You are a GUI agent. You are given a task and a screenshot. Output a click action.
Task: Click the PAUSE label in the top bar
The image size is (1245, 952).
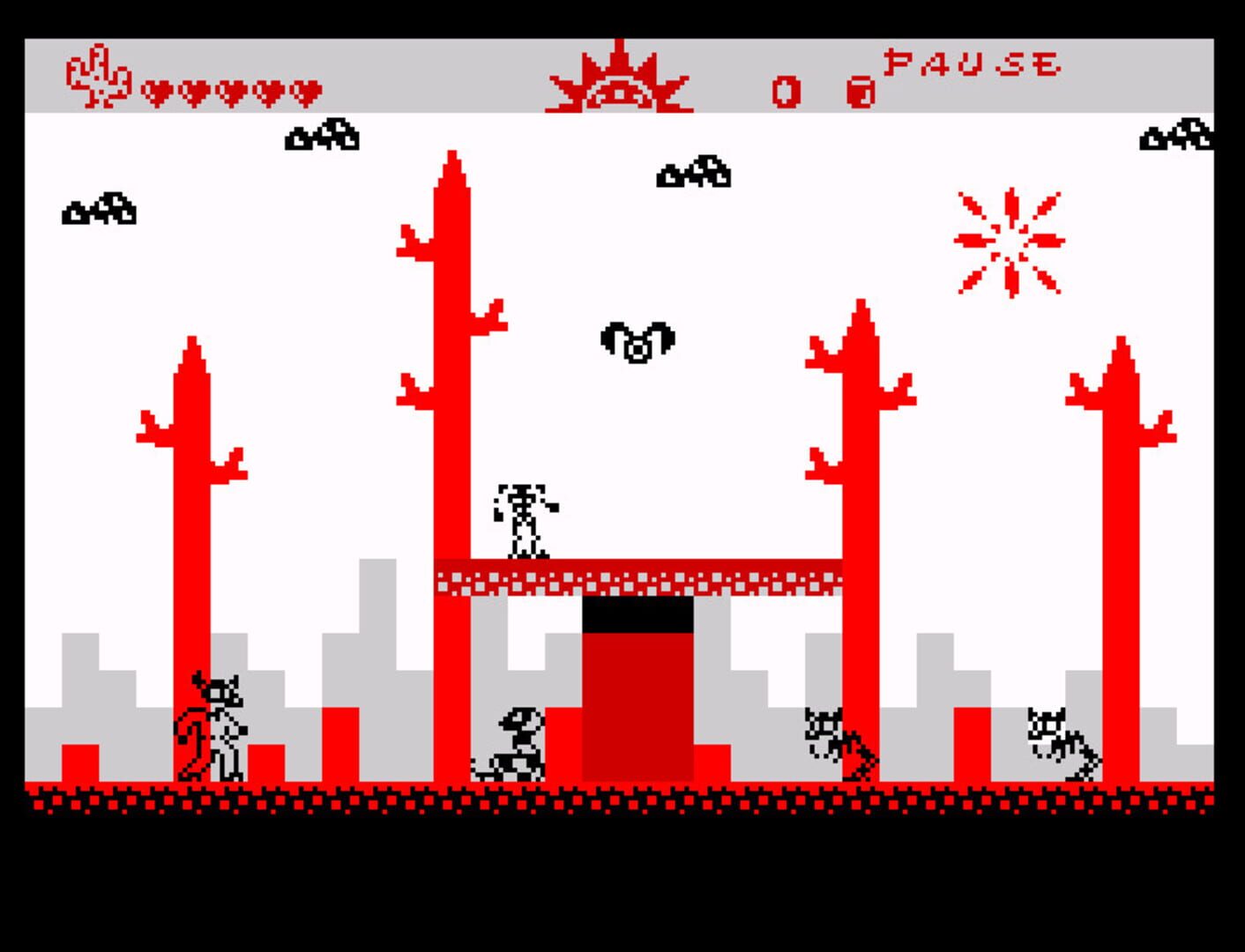[970, 63]
